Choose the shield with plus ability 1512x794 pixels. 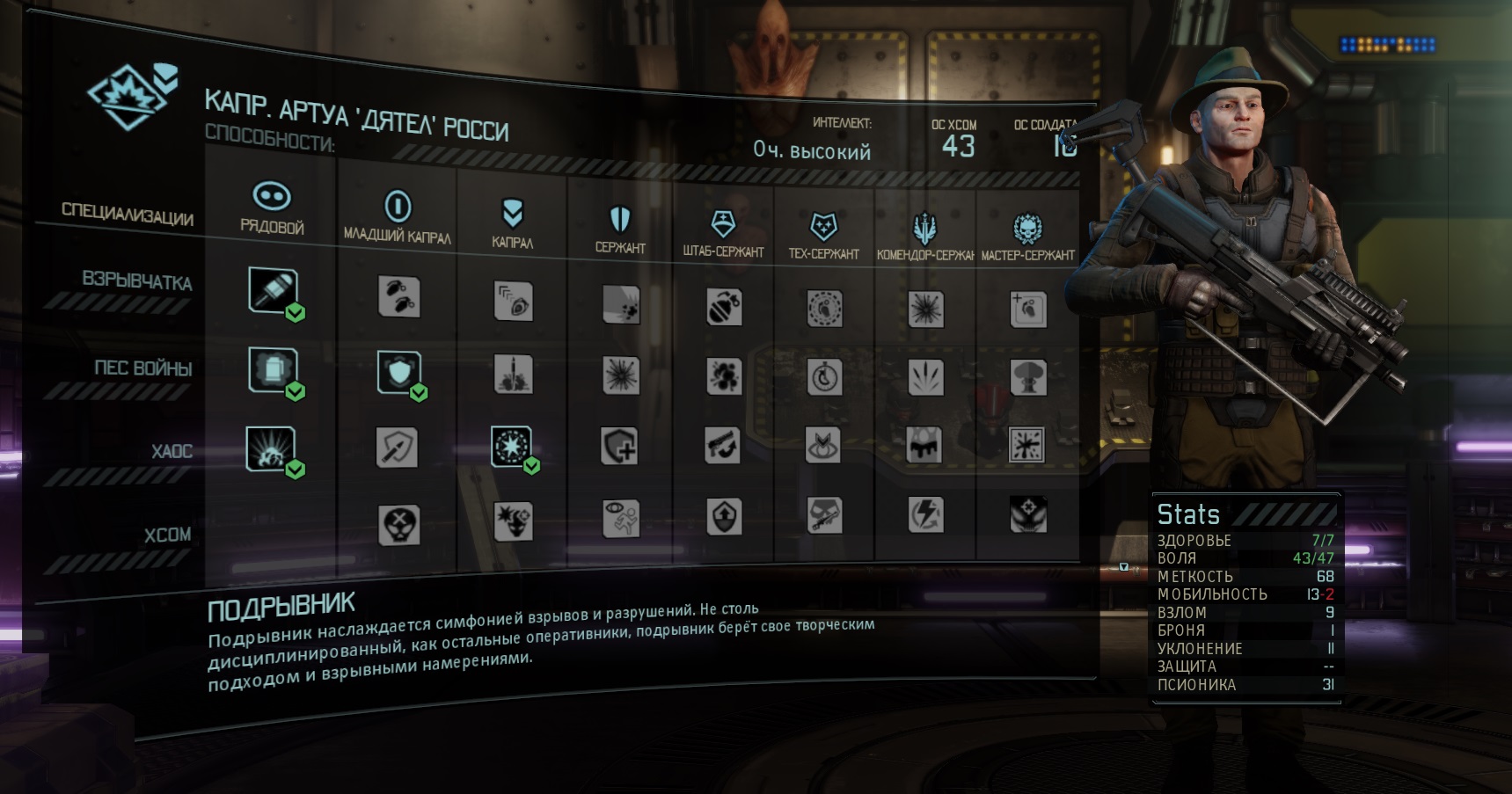[620, 447]
